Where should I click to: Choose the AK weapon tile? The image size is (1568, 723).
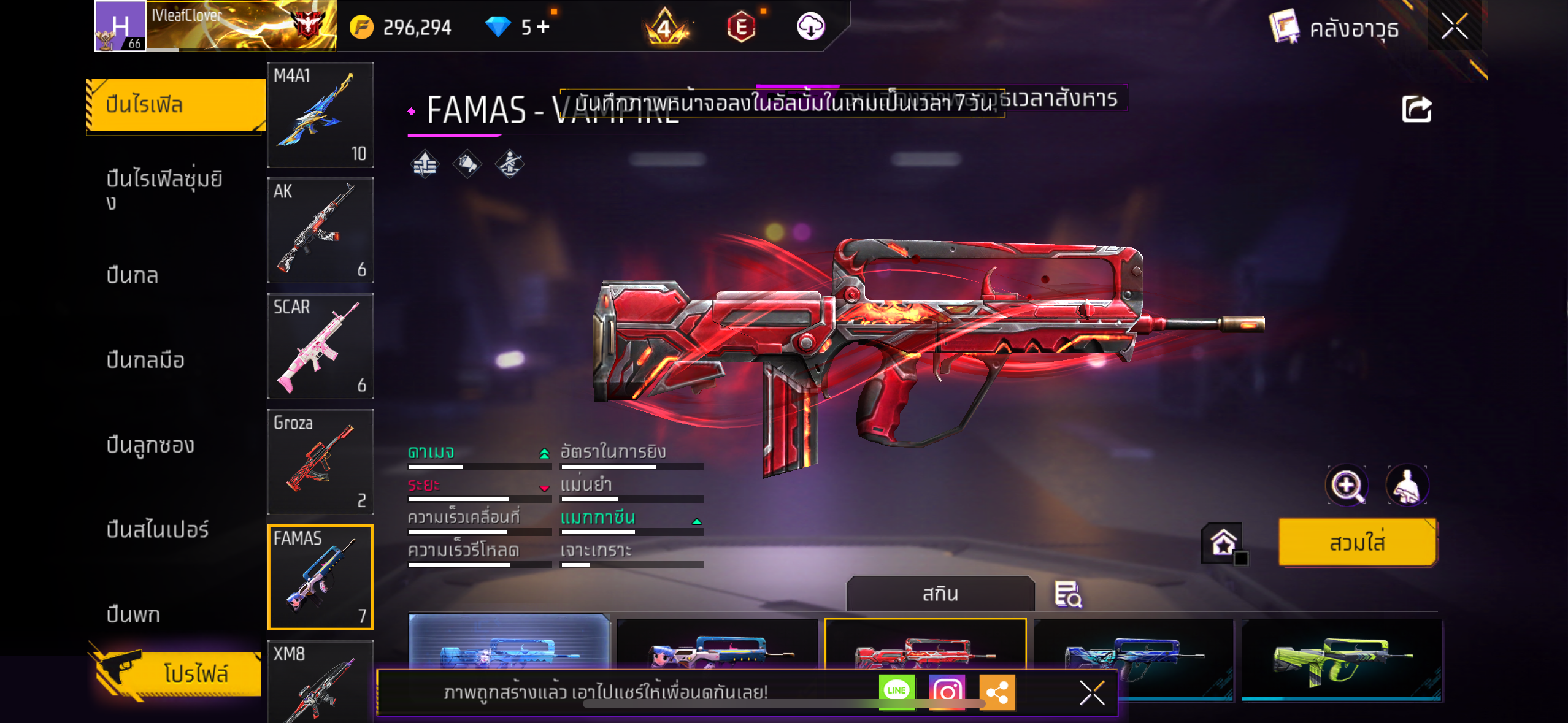(x=320, y=231)
